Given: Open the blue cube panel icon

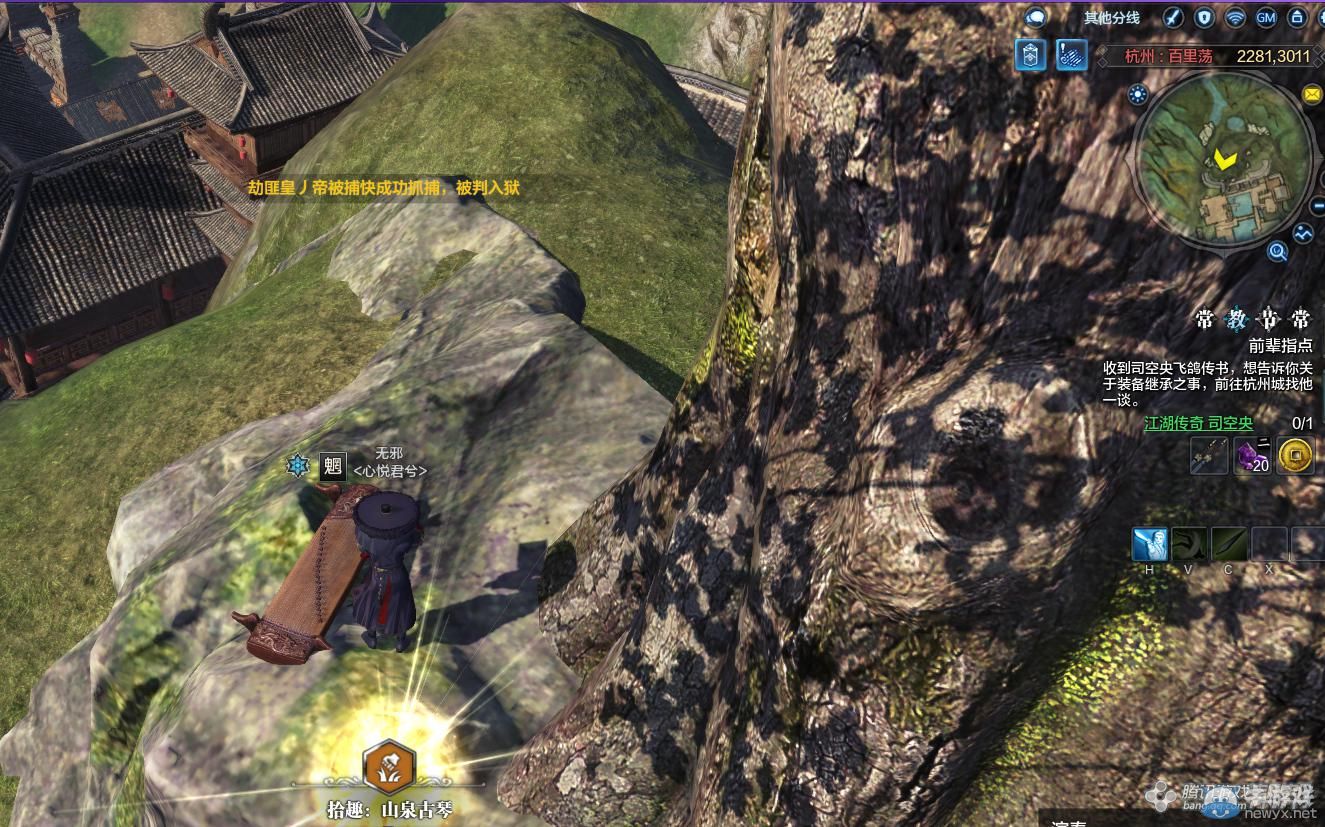Looking at the screenshot, I should (x=1030, y=55).
